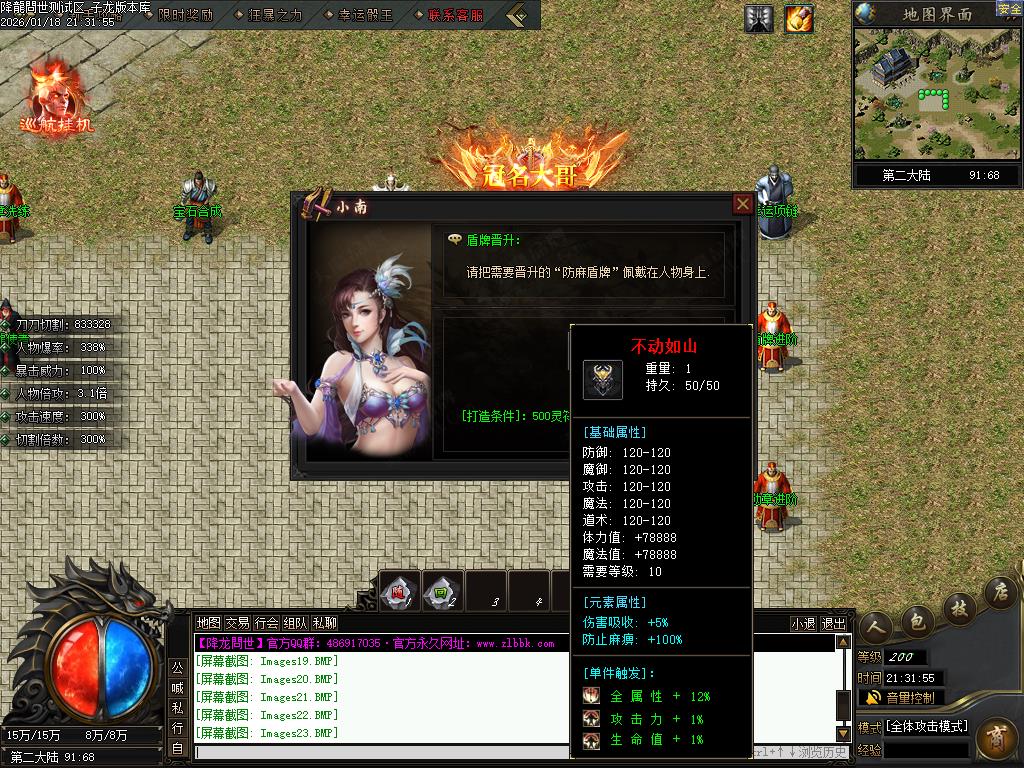The height and width of the screenshot is (768, 1024).
Task: Switch chat to the 交易 tab
Action: coord(237,623)
